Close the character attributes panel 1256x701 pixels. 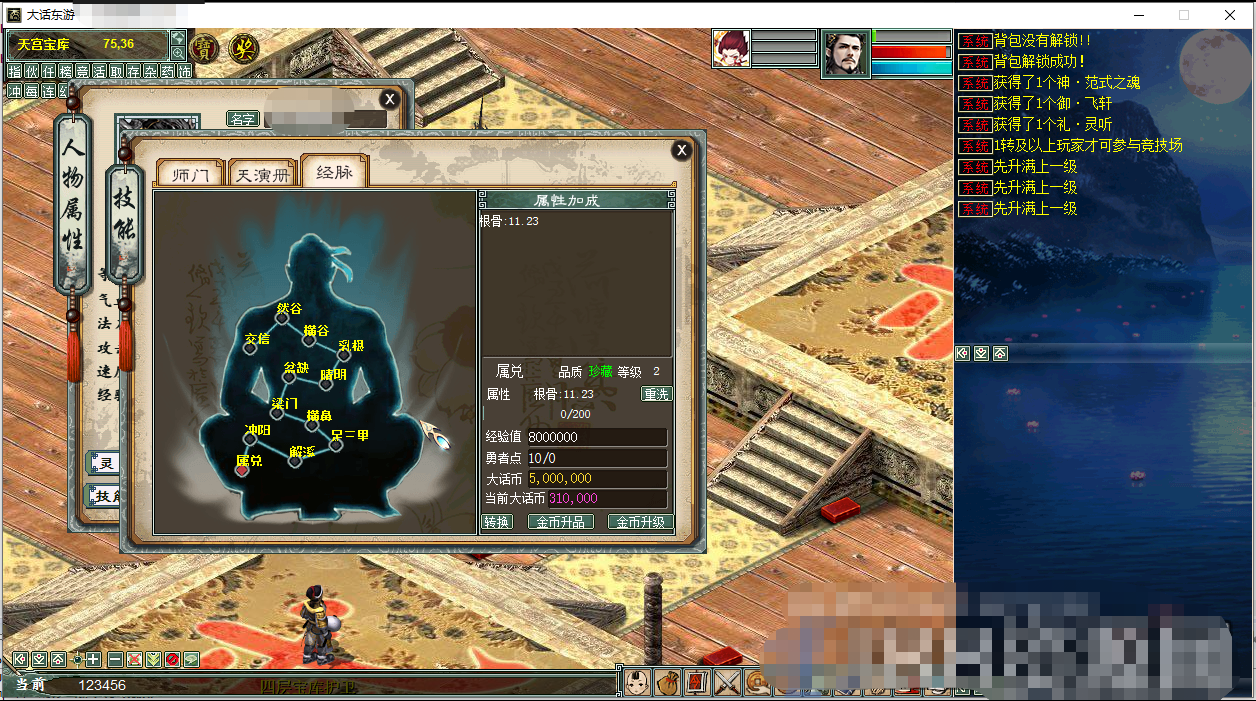pyautogui.click(x=389, y=99)
